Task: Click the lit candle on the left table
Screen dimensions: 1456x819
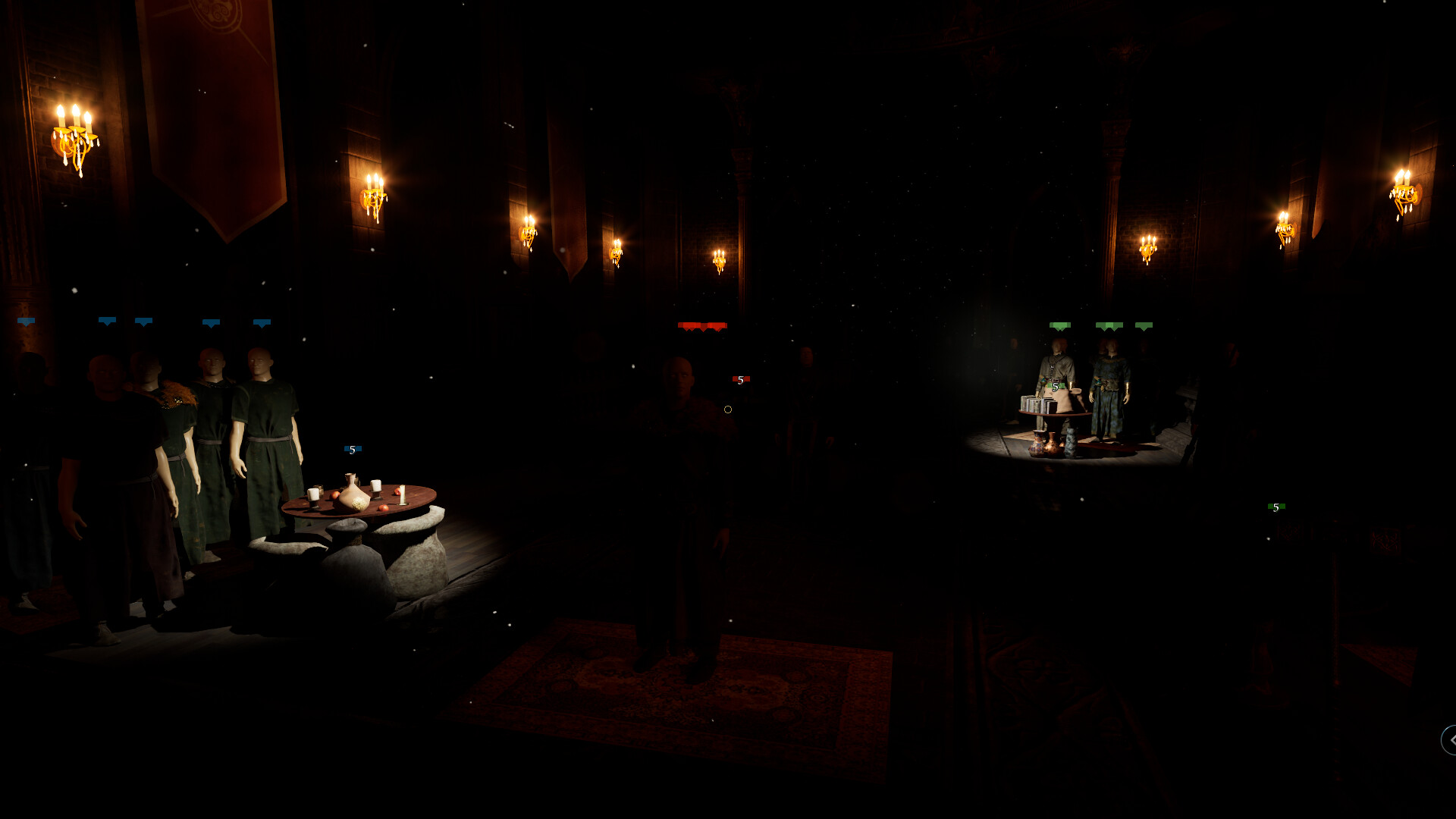Action: tap(313, 491)
